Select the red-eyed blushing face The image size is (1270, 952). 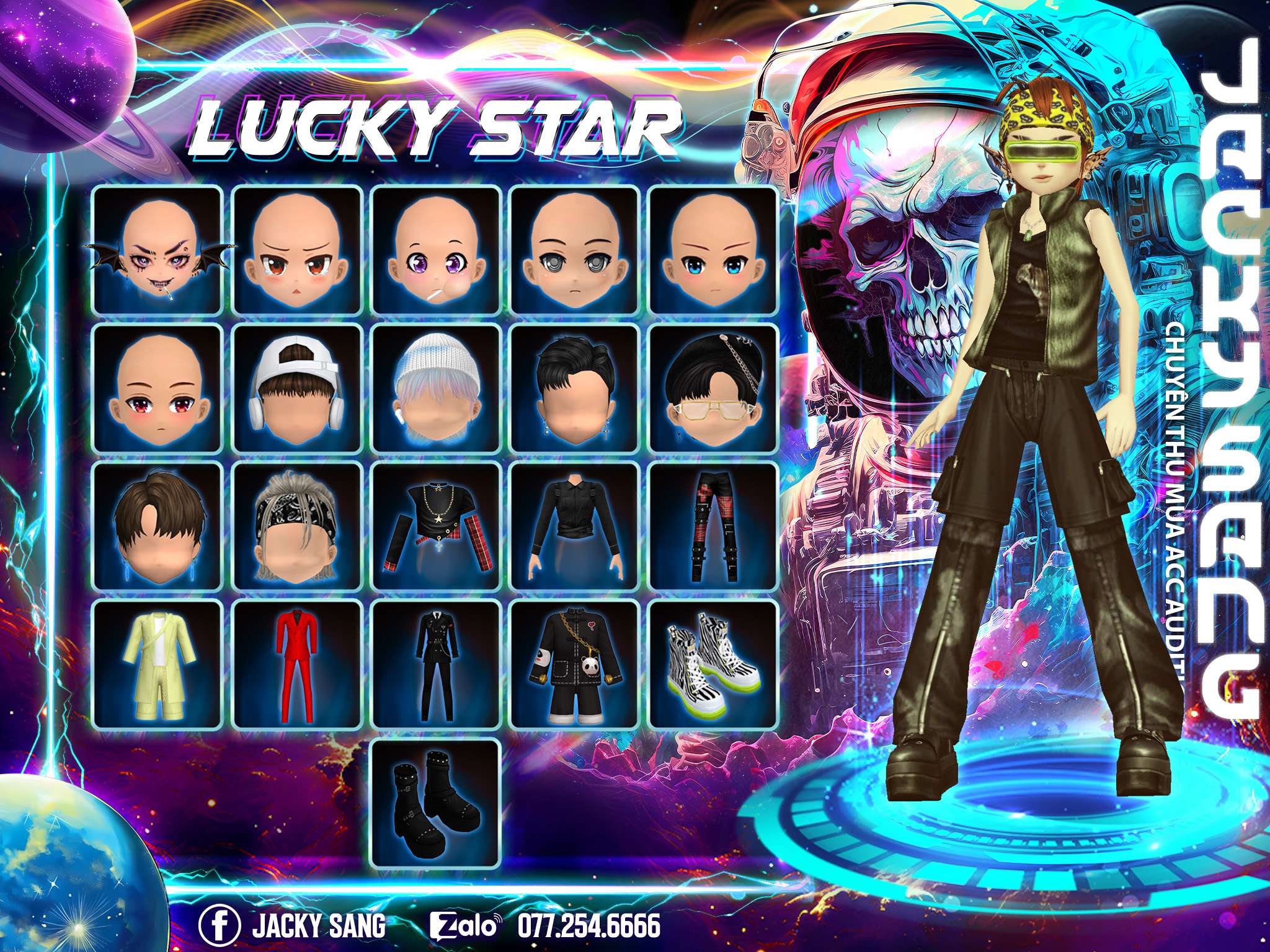click(x=157, y=389)
